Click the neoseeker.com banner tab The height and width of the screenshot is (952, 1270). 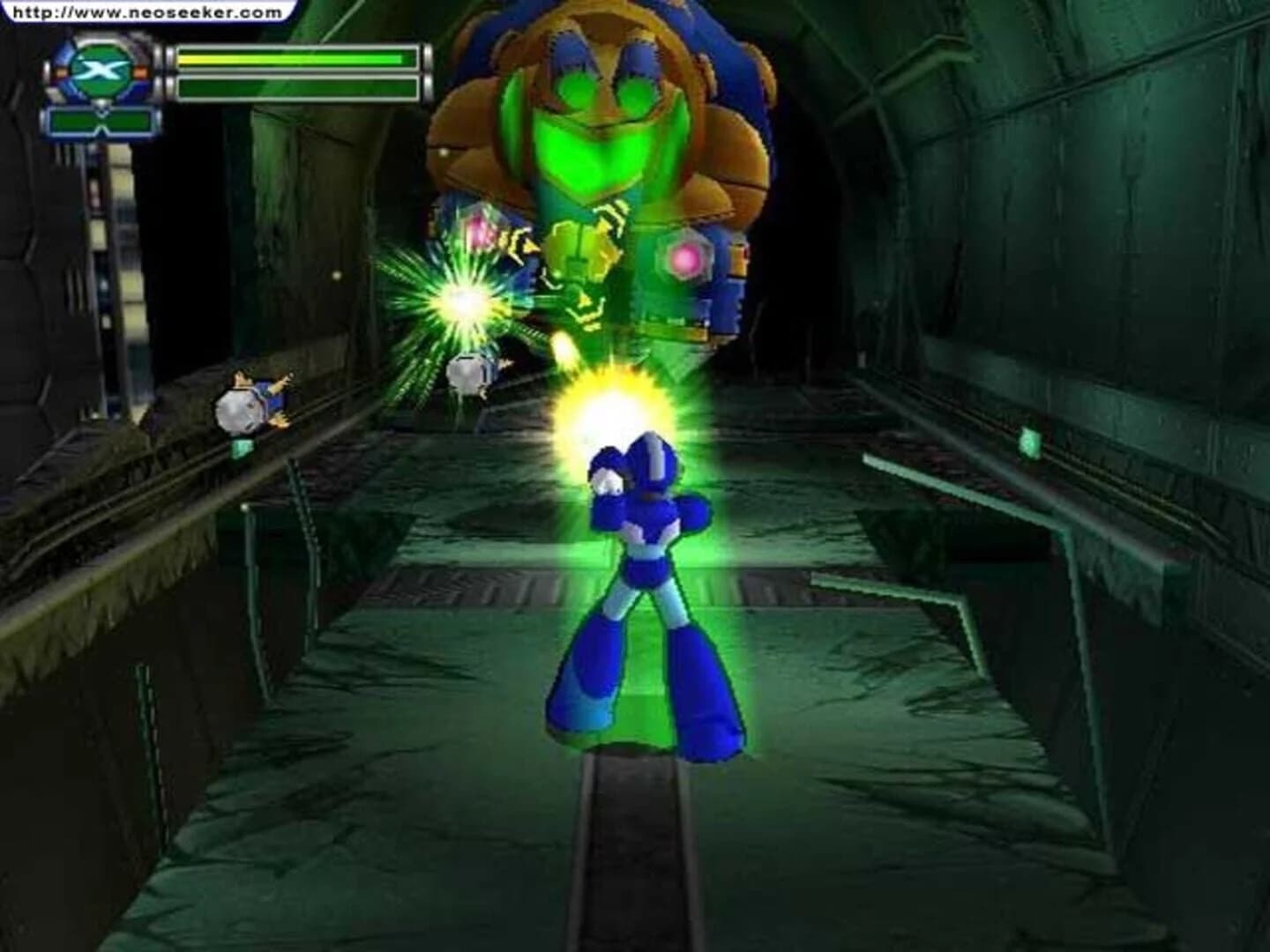click(x=146, y=11)
